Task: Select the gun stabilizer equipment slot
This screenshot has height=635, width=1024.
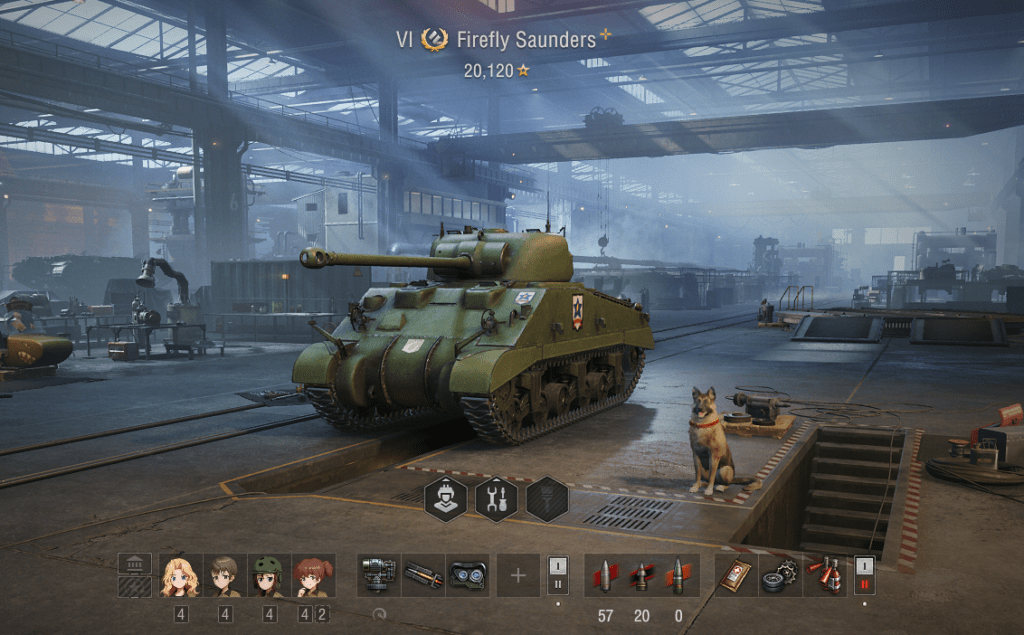Action: 379,576
